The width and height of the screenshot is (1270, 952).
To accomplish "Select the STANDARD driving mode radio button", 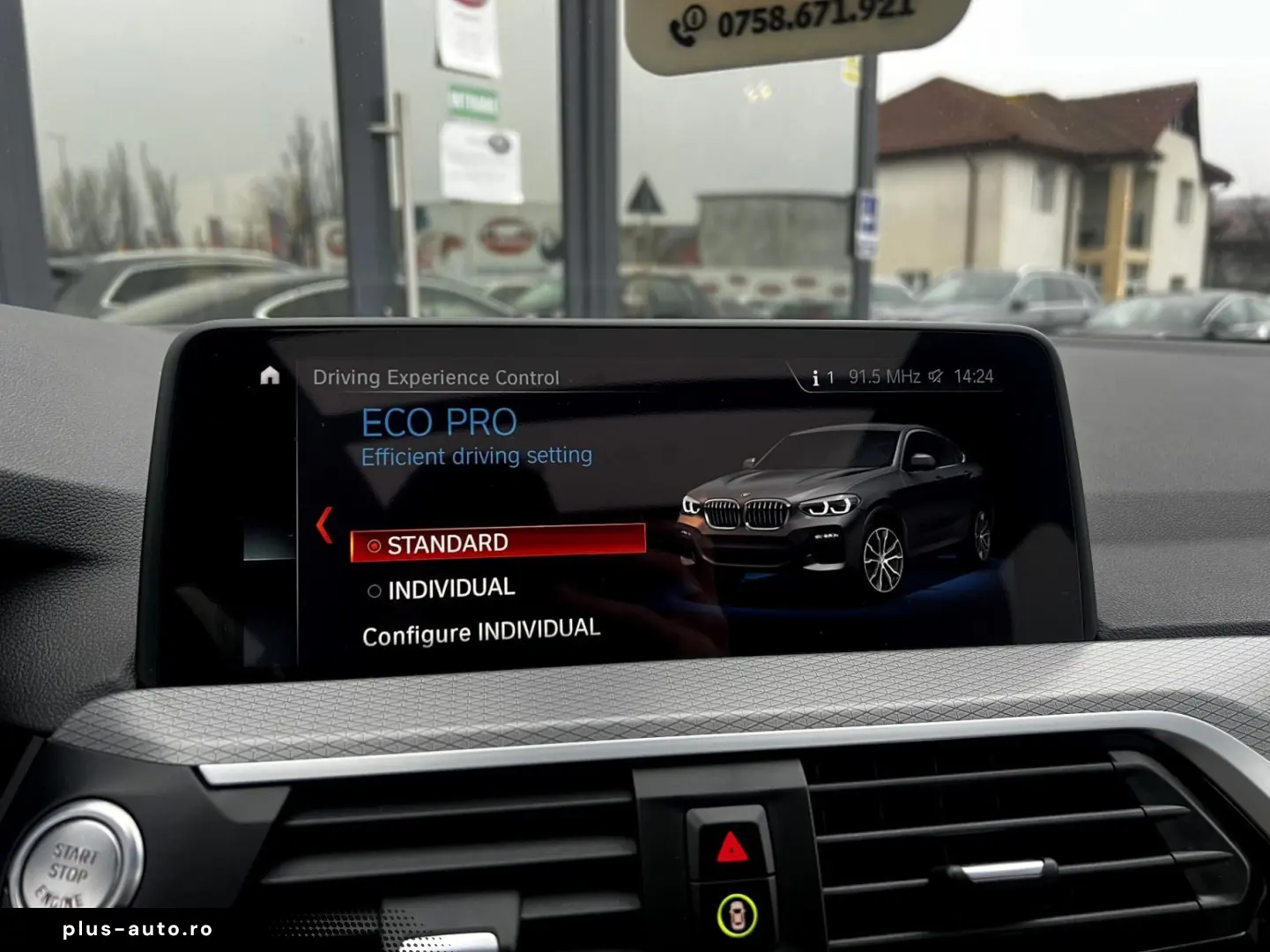I will coord(374,544).
